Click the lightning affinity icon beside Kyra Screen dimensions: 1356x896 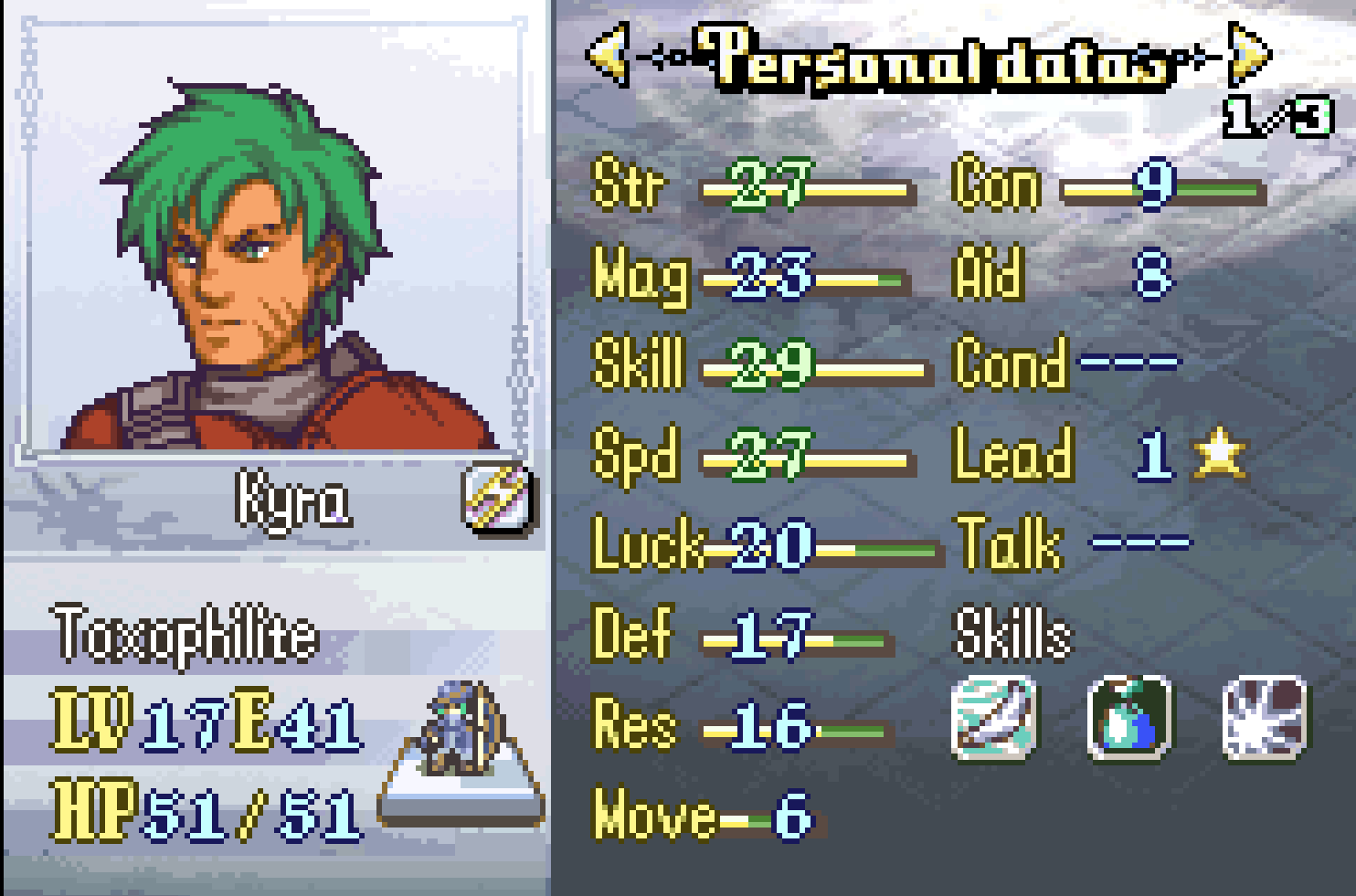498,498
